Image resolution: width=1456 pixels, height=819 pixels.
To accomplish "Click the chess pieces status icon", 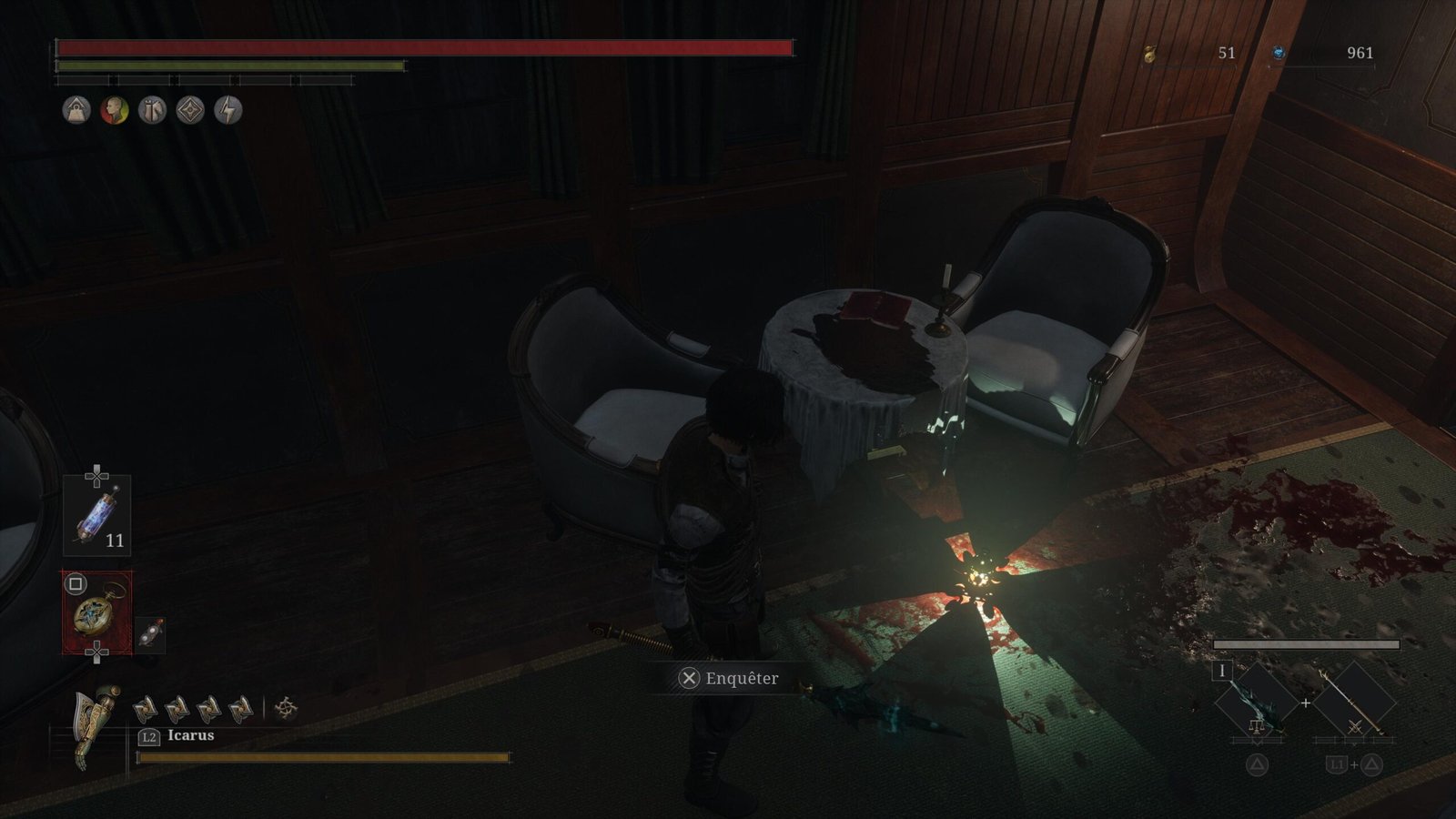I will (152, 111).
